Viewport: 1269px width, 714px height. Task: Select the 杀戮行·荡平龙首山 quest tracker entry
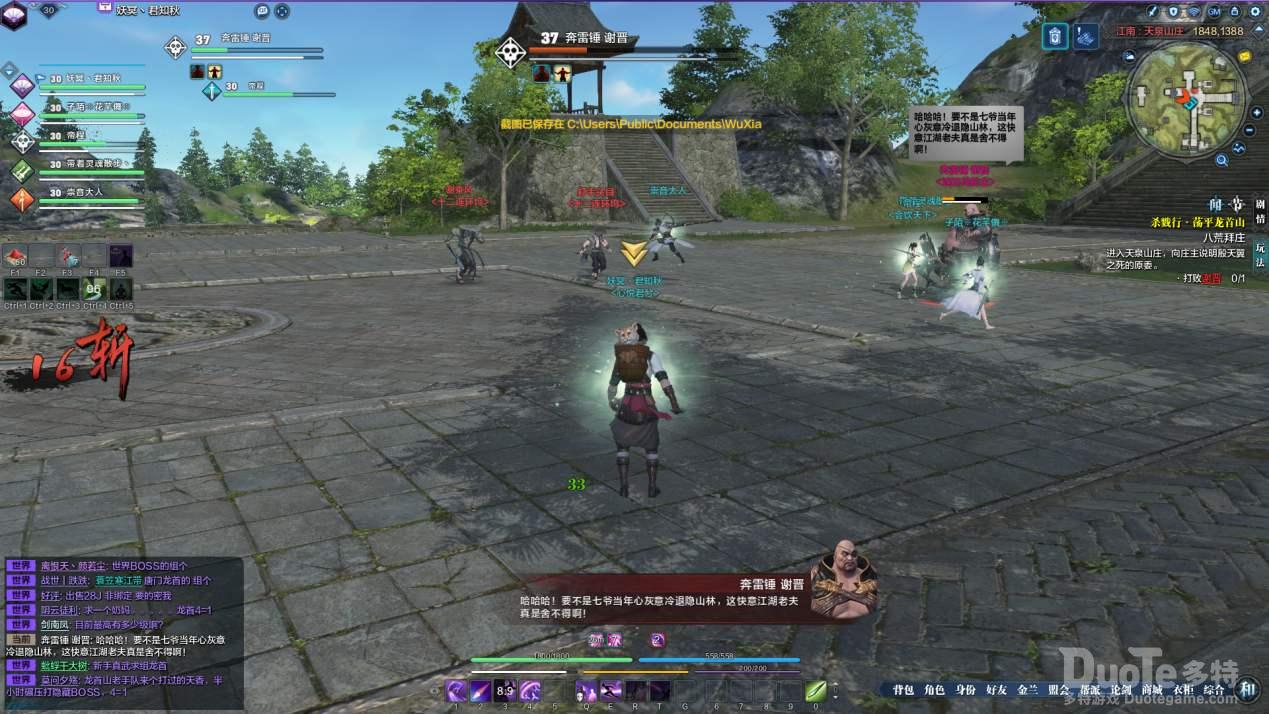coord(1196,221)
